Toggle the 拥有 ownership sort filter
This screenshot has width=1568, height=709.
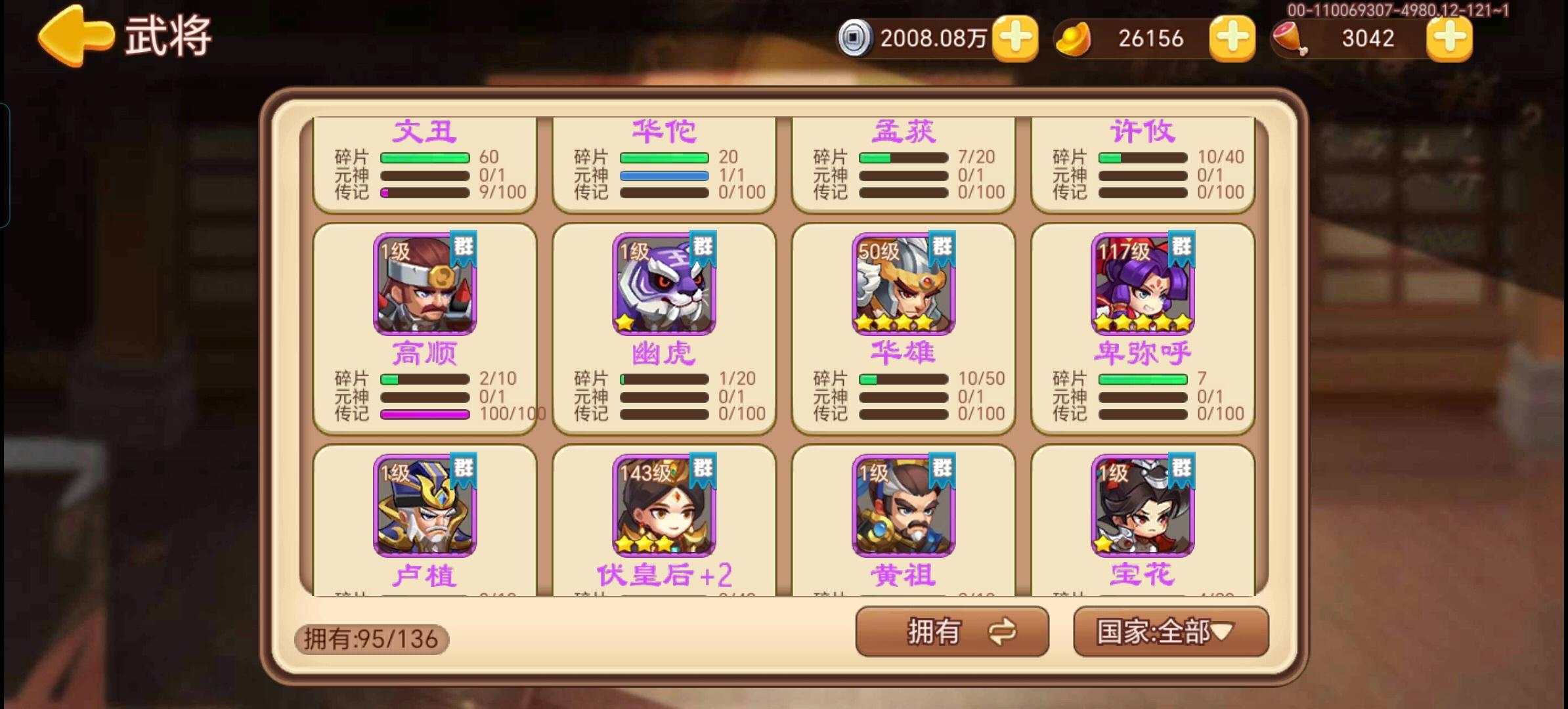pos(940,632)
